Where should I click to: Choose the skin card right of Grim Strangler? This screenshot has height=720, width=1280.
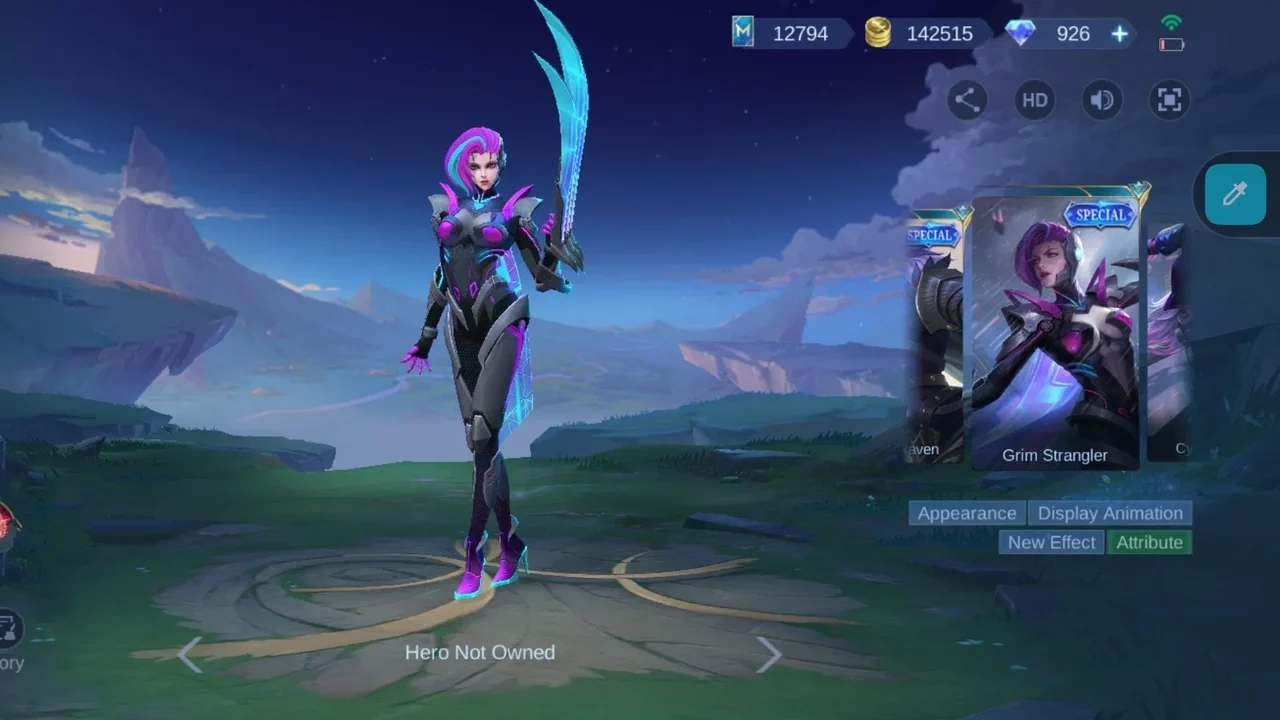(1168, 340)
